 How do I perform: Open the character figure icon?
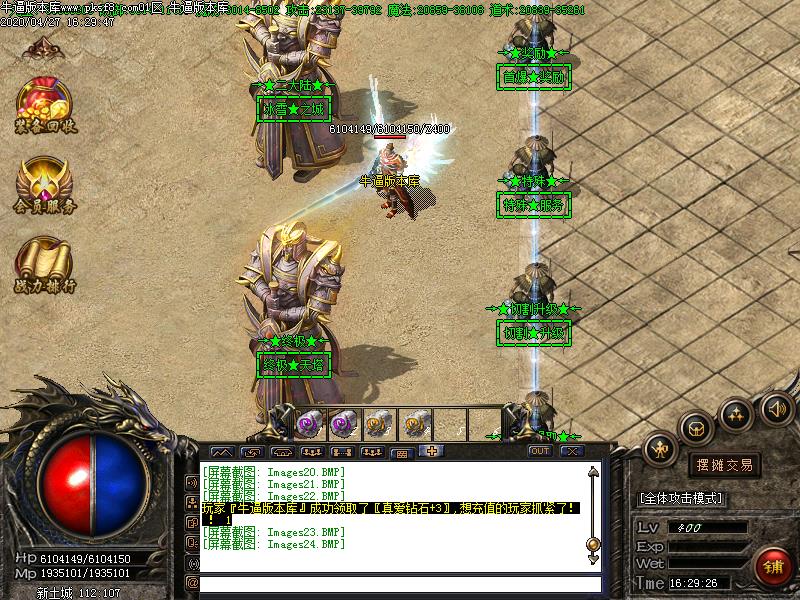pyautogui.click(x=661, y=449)
